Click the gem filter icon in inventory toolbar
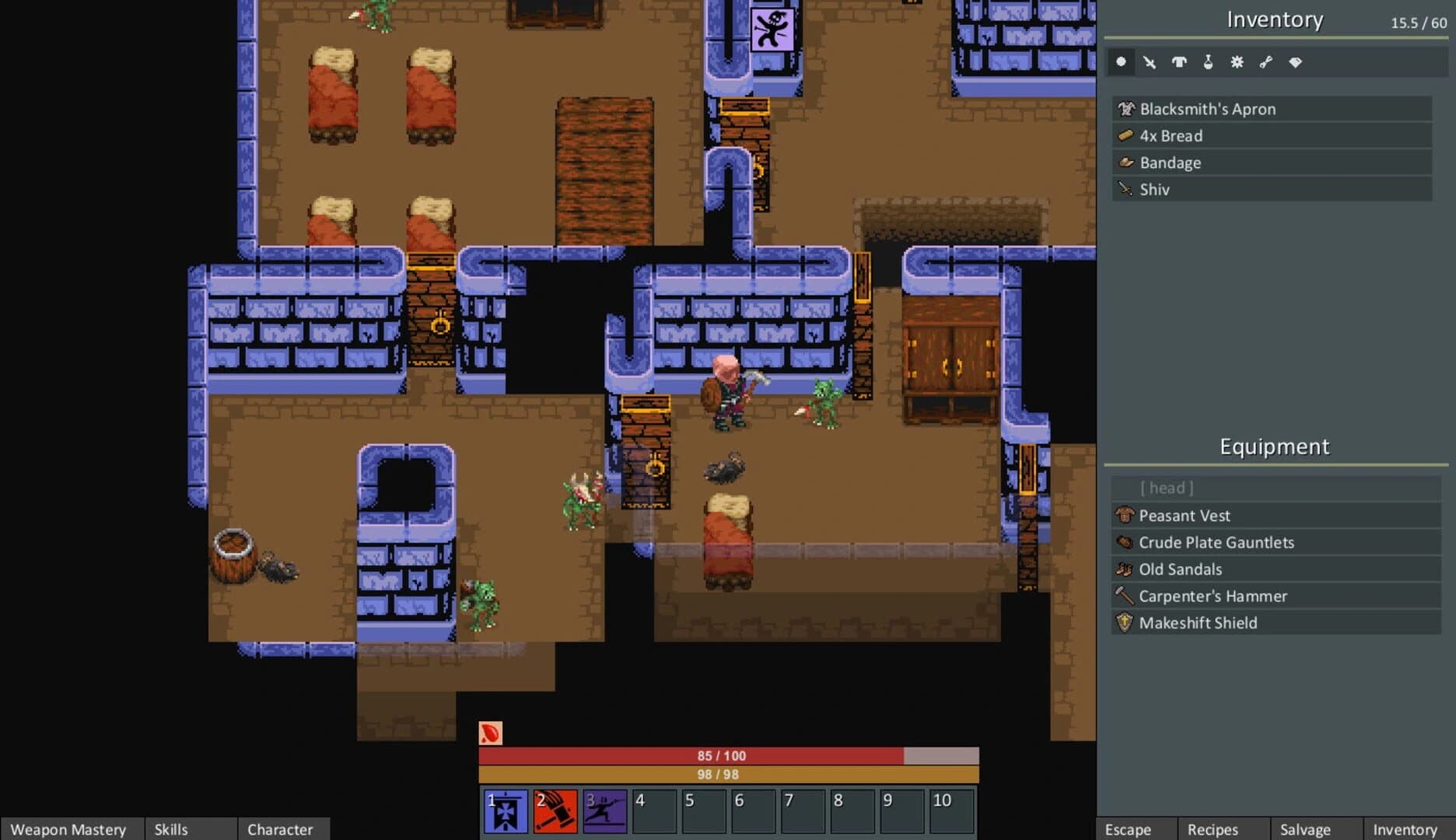This screenshot has width=1456, height=840. pos(1295,62)
